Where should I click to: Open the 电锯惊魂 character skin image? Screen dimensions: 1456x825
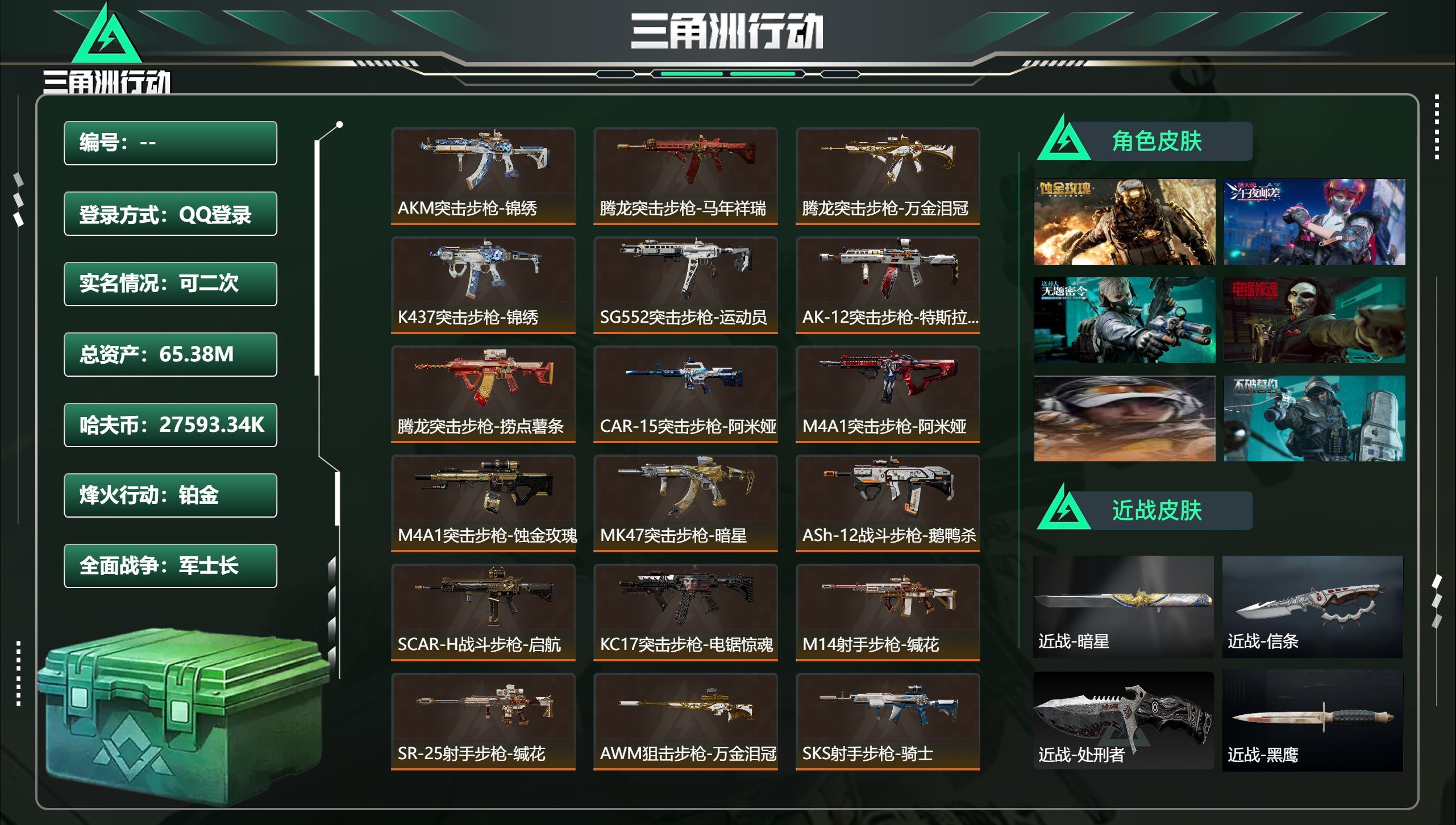(x=1314, y=320)
